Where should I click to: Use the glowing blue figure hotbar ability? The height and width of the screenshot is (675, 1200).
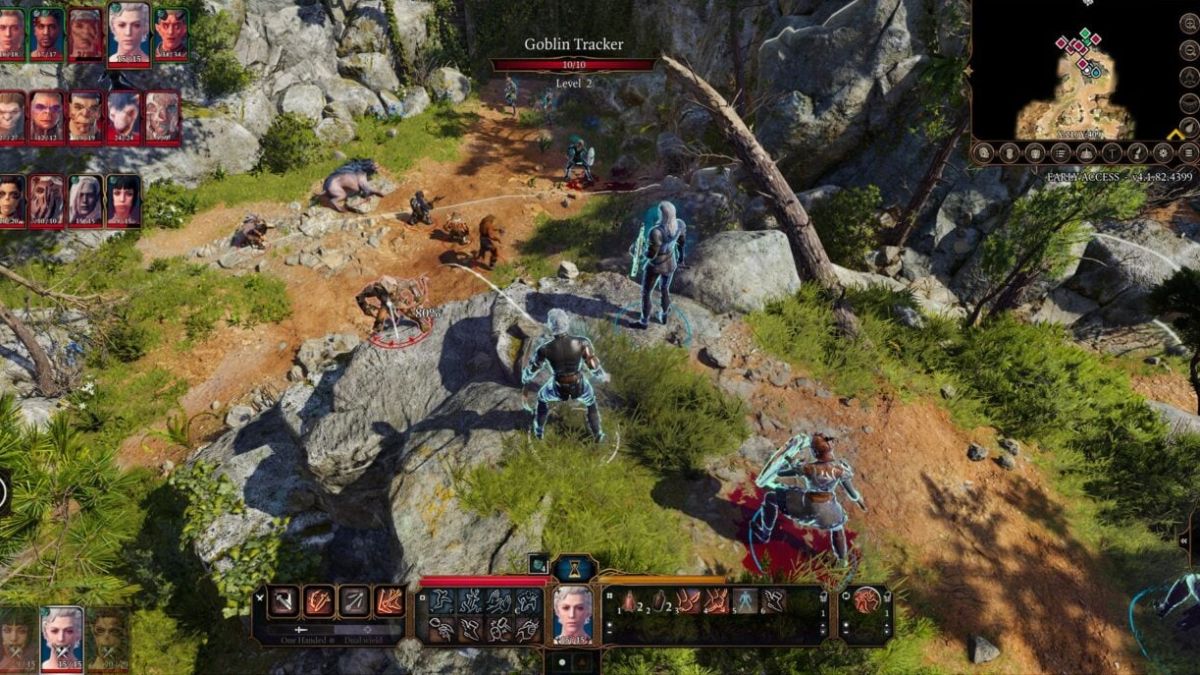745,601
